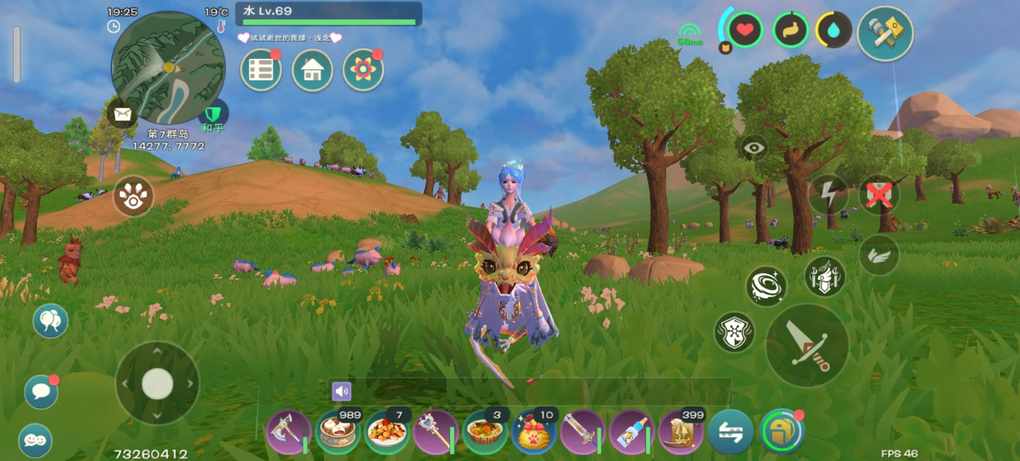Open the mail envelope icon
This screenshot has width=1020, height=461.
(123, 114)
